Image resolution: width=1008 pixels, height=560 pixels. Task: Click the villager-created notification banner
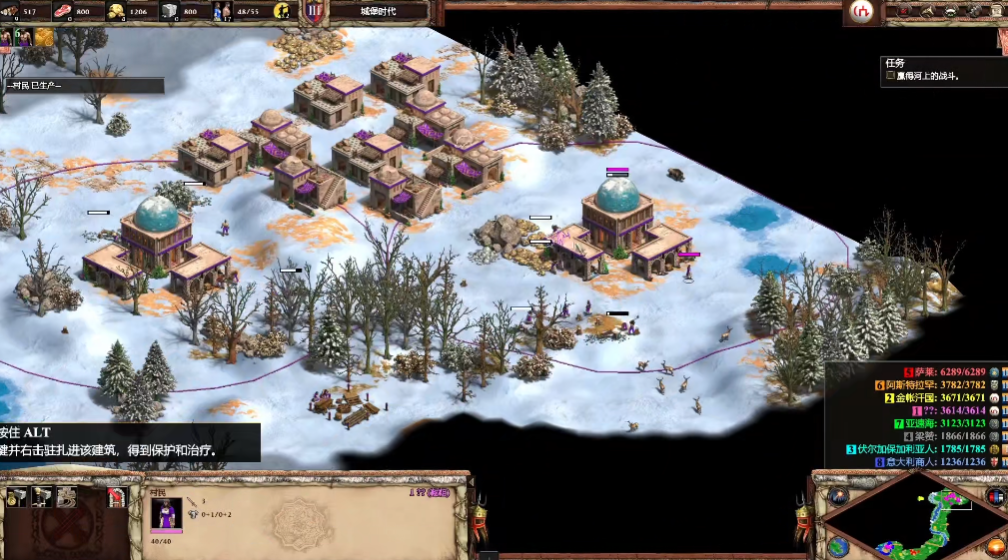click(x=80, y=86)
